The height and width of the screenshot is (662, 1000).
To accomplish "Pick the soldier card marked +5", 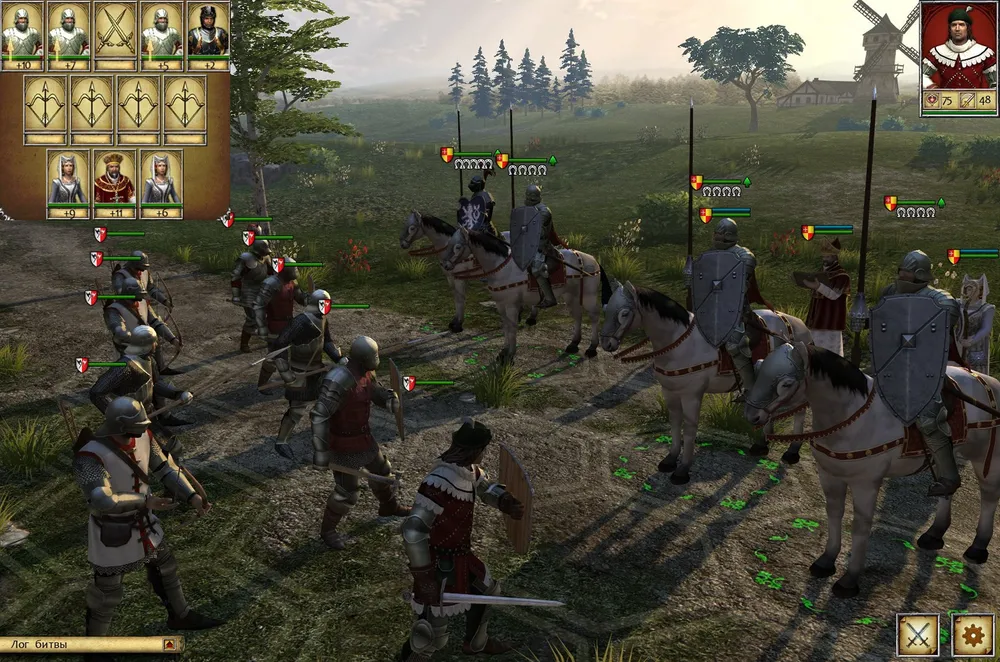I will point(161,33).
